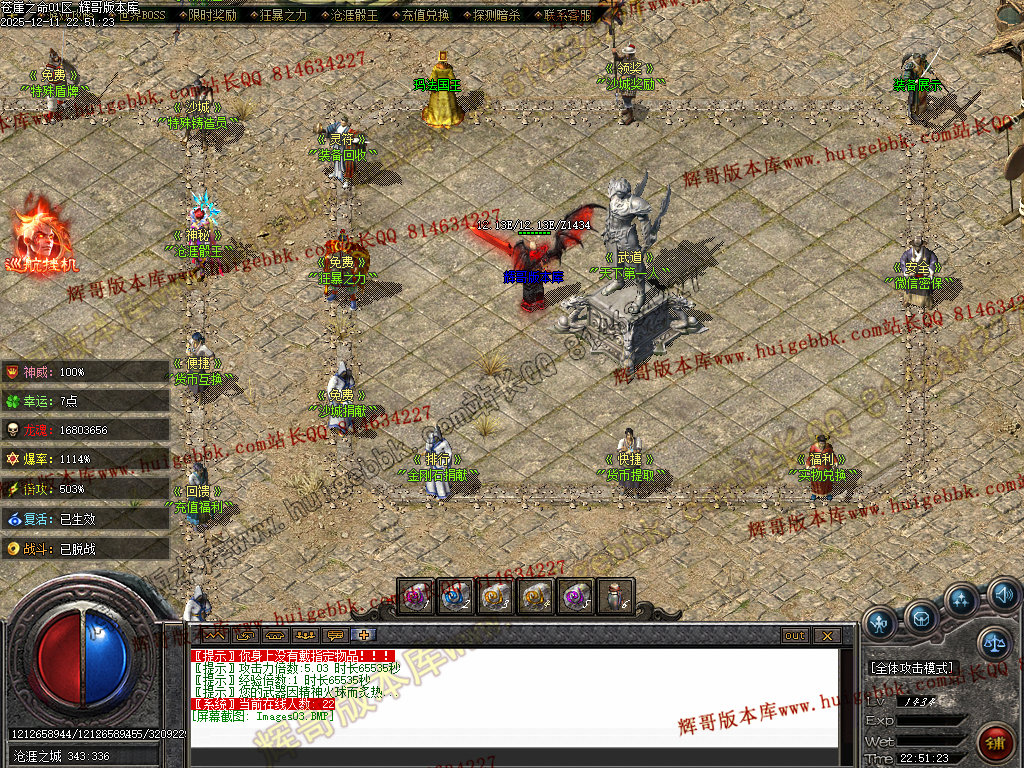Open 联系客服 customer service
The image size is (1024, 768).
point(567,15)
